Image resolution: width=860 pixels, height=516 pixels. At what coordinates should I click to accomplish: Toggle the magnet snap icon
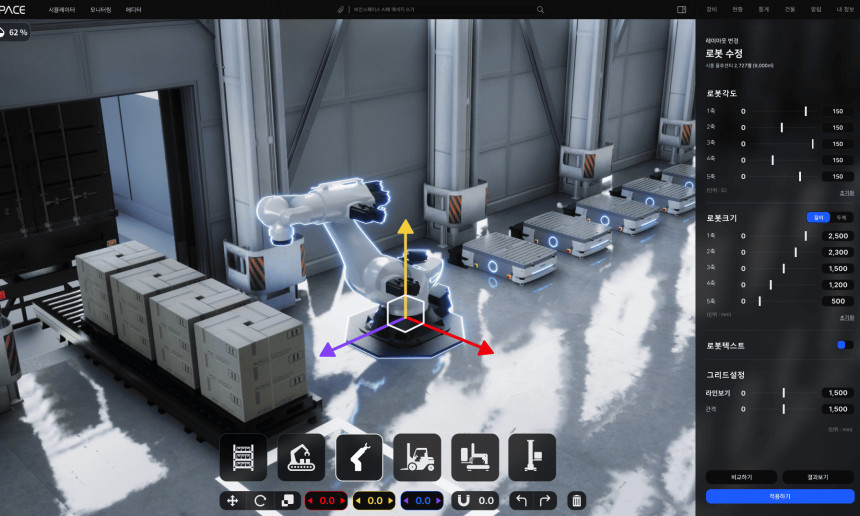pyautogui.click(x=463, y=500)
